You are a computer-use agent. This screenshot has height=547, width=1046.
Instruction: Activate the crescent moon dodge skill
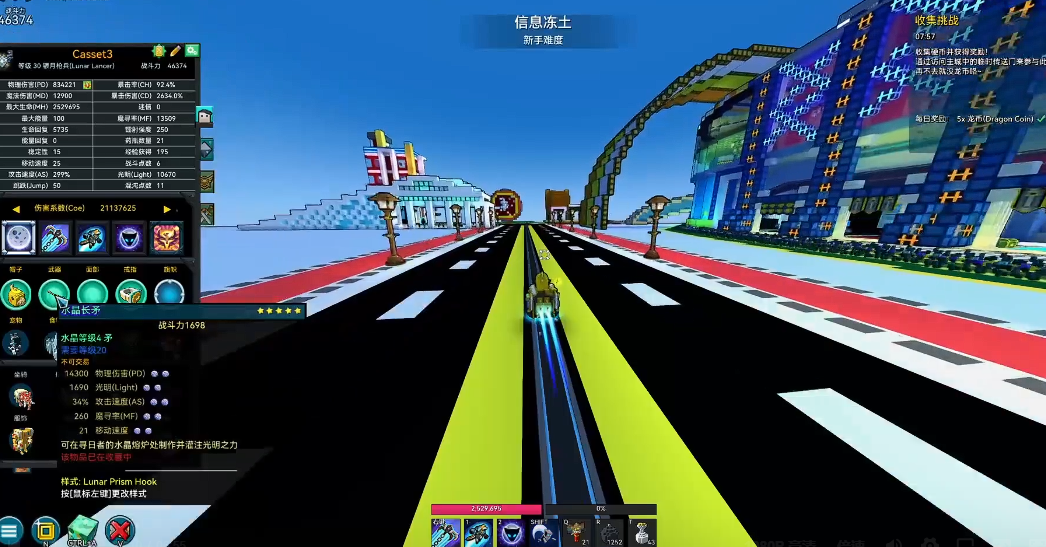(x=544, y=534)
